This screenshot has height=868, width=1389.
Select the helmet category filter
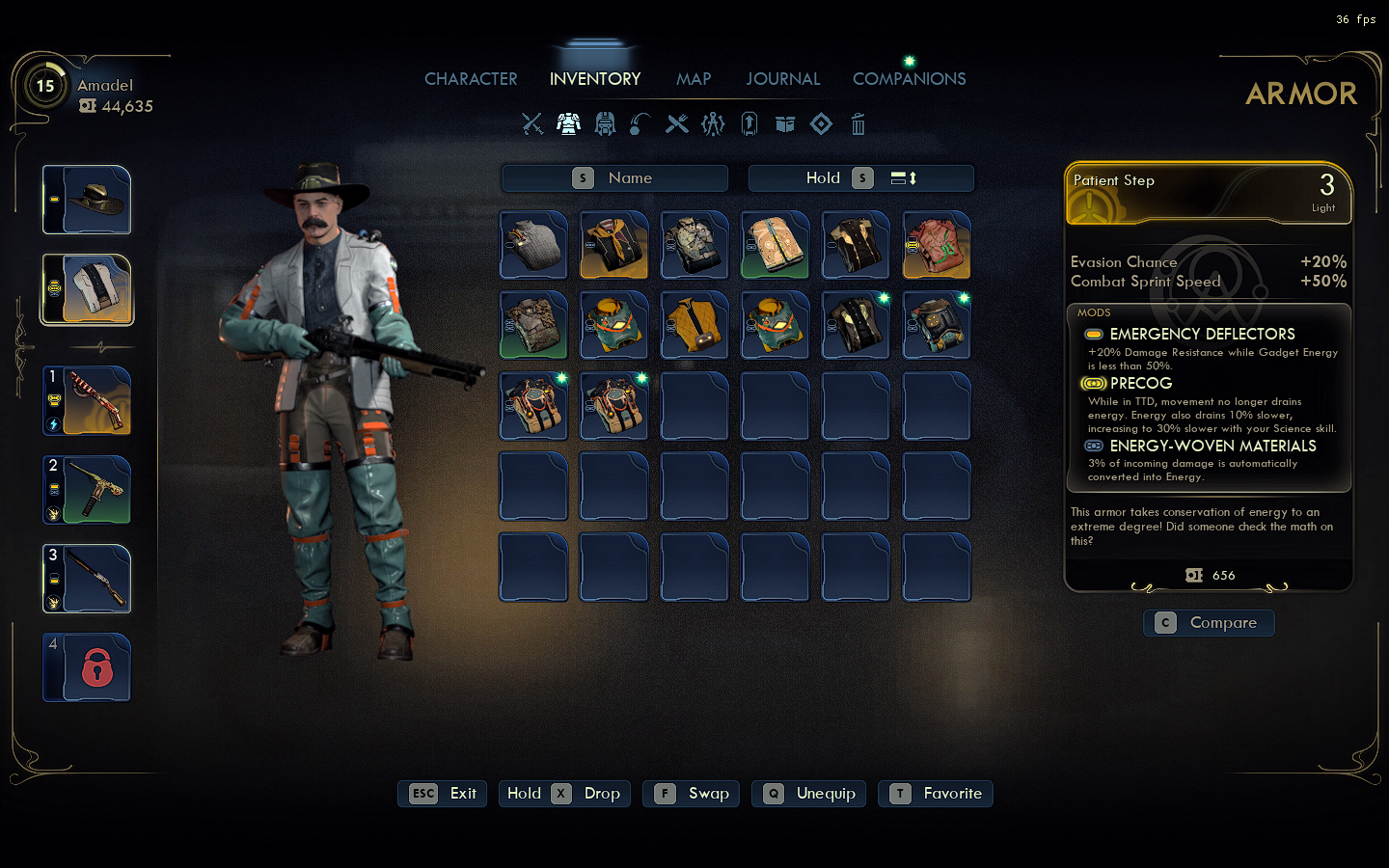pyautogui.click(x=605, y=124)
